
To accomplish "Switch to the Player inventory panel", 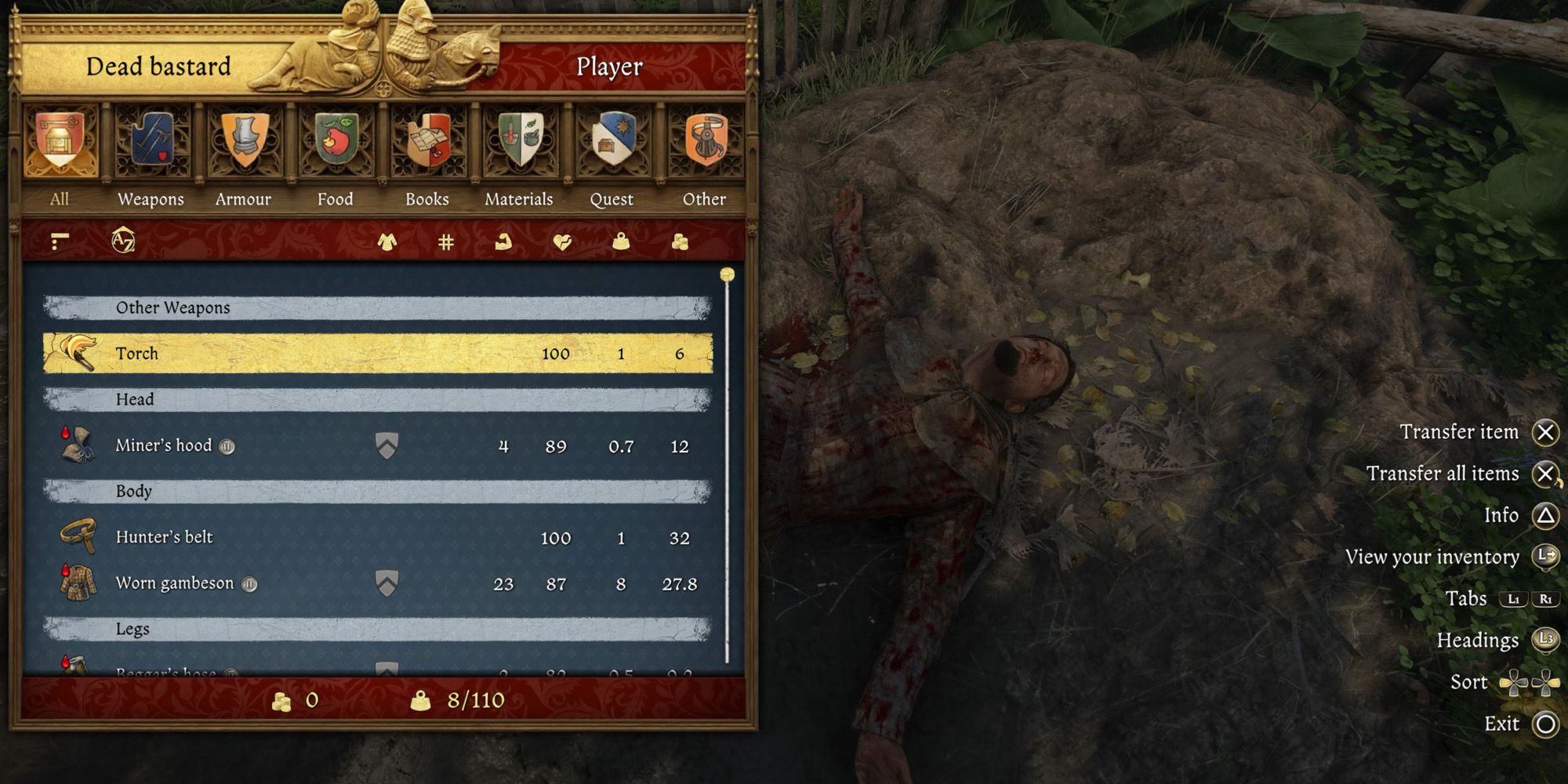I will click(609, 67).
